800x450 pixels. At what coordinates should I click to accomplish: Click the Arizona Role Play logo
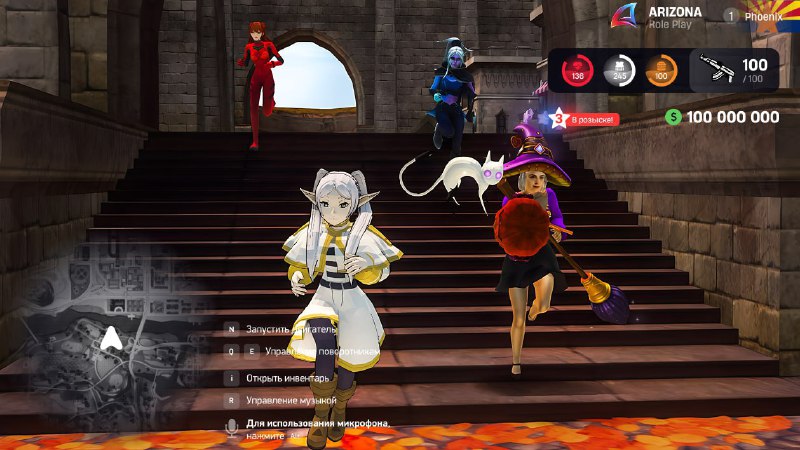point(627,16)
